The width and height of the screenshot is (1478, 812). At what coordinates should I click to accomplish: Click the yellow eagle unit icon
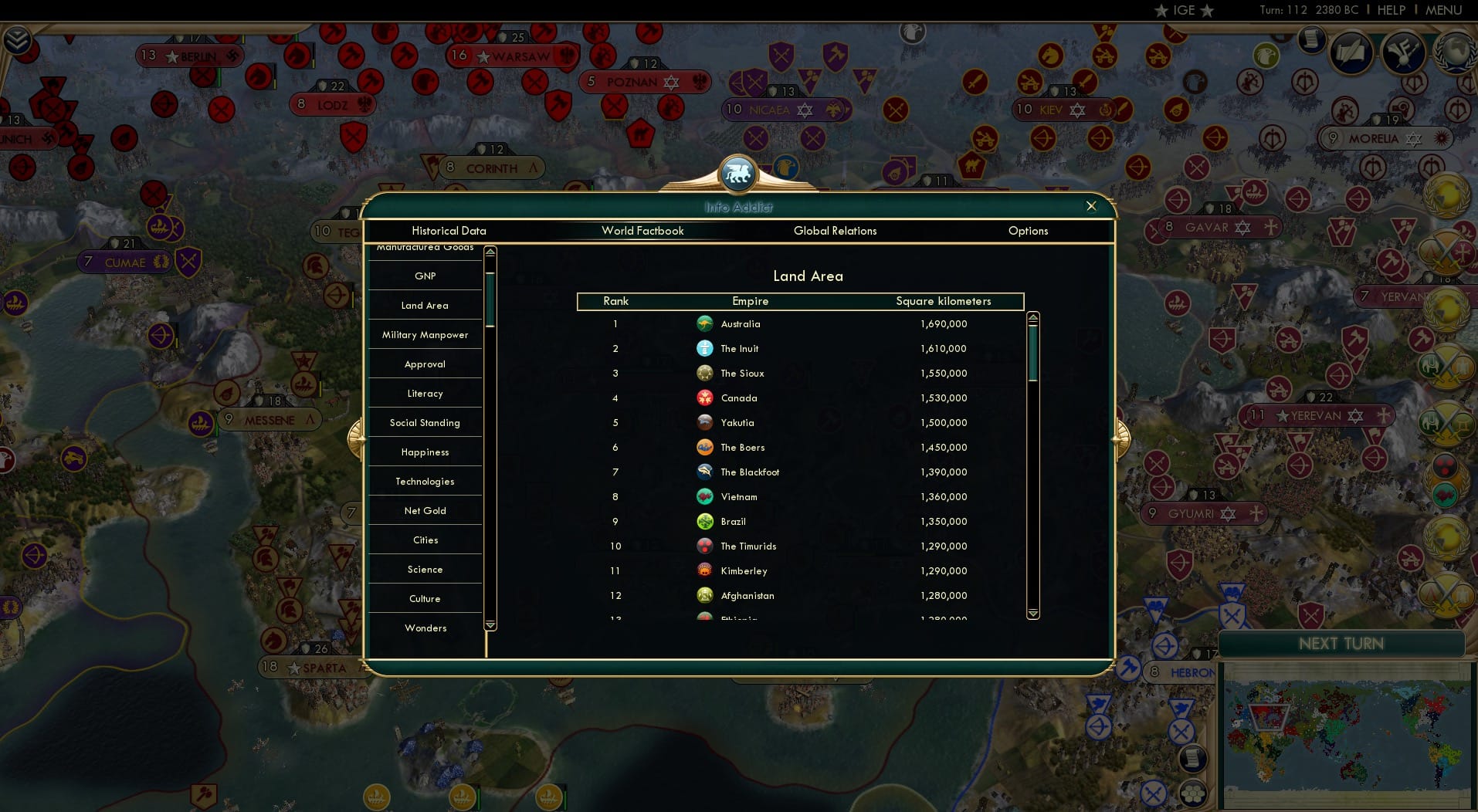[x=1266, y=56]
